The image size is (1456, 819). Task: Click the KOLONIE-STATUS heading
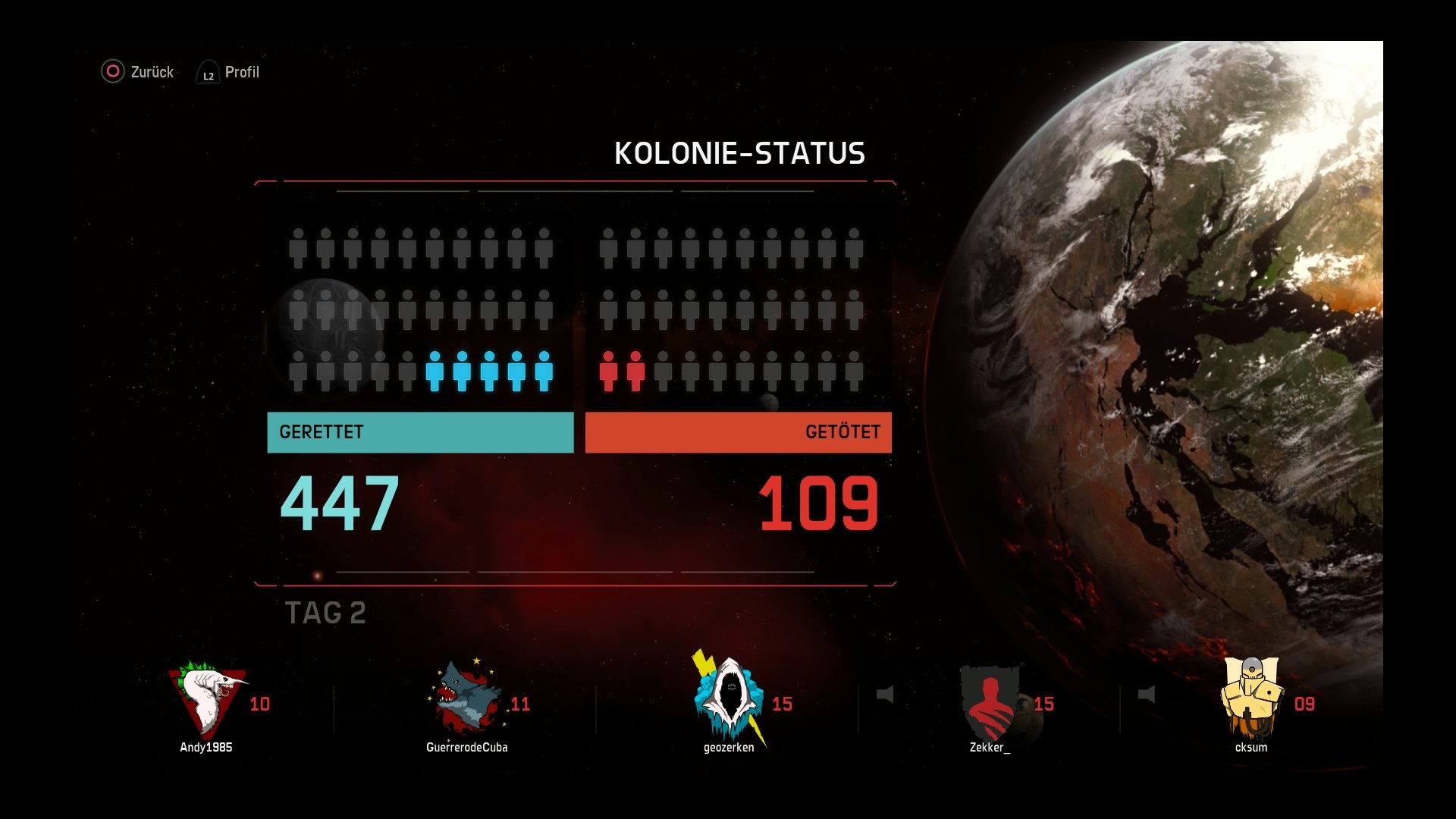click(741, 152)
